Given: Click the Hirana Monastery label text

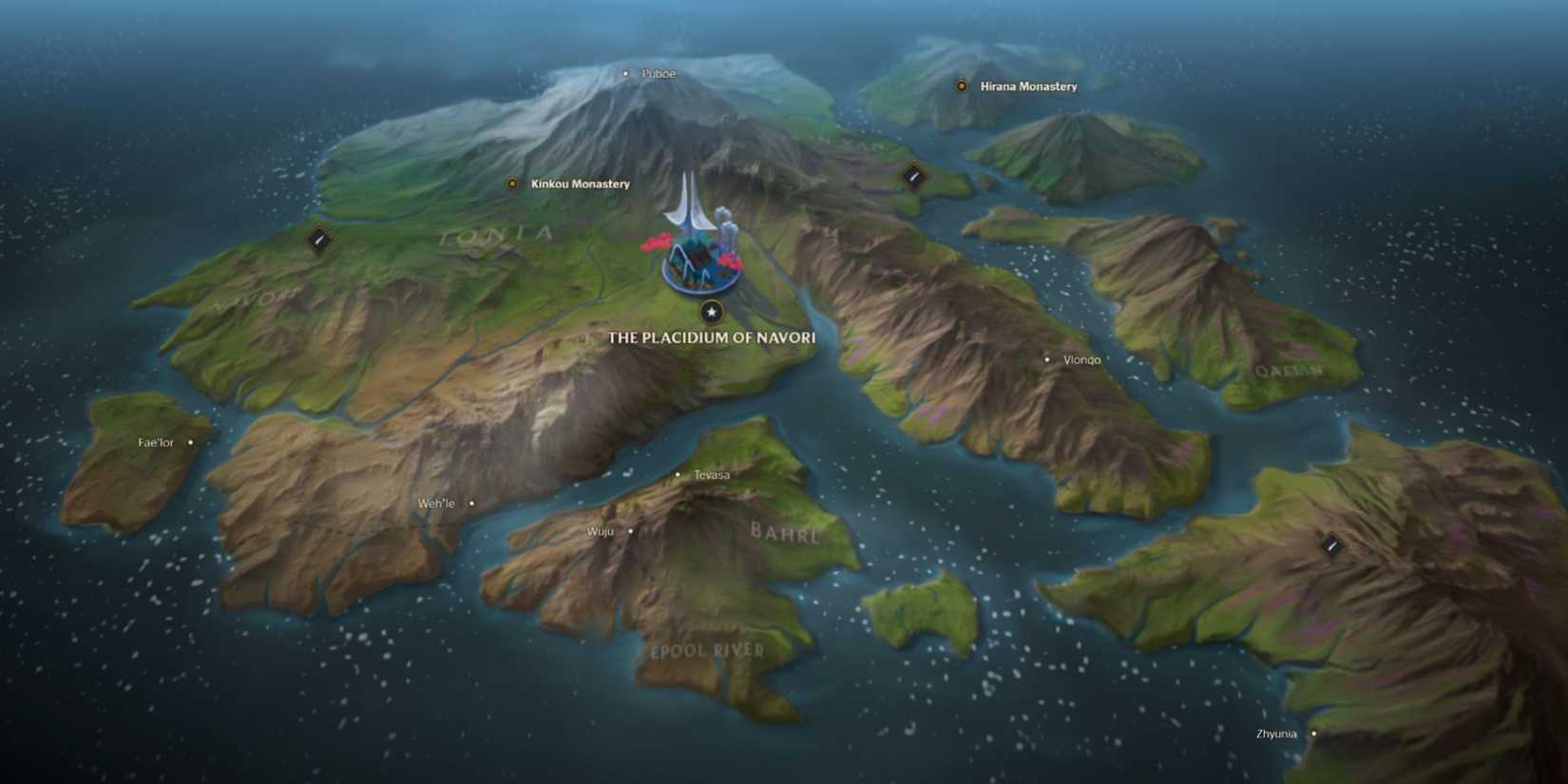Looking at the screenshot, I should coord(1028,86).
